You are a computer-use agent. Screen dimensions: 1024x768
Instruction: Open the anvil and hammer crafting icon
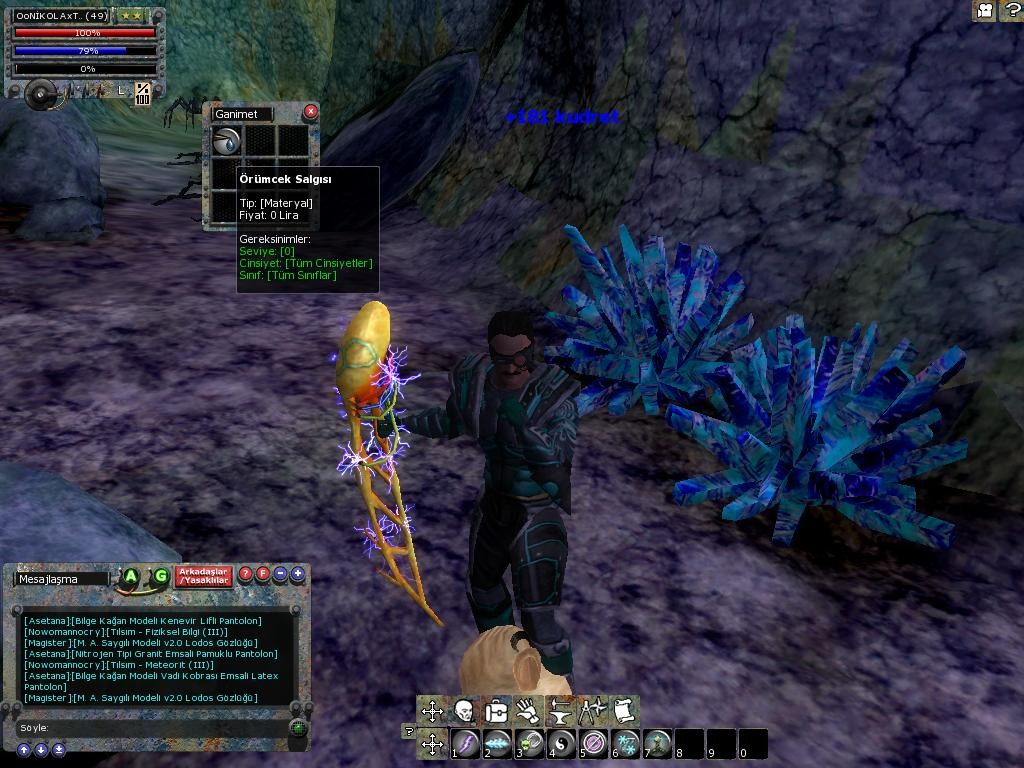click(x=560, y=711)
